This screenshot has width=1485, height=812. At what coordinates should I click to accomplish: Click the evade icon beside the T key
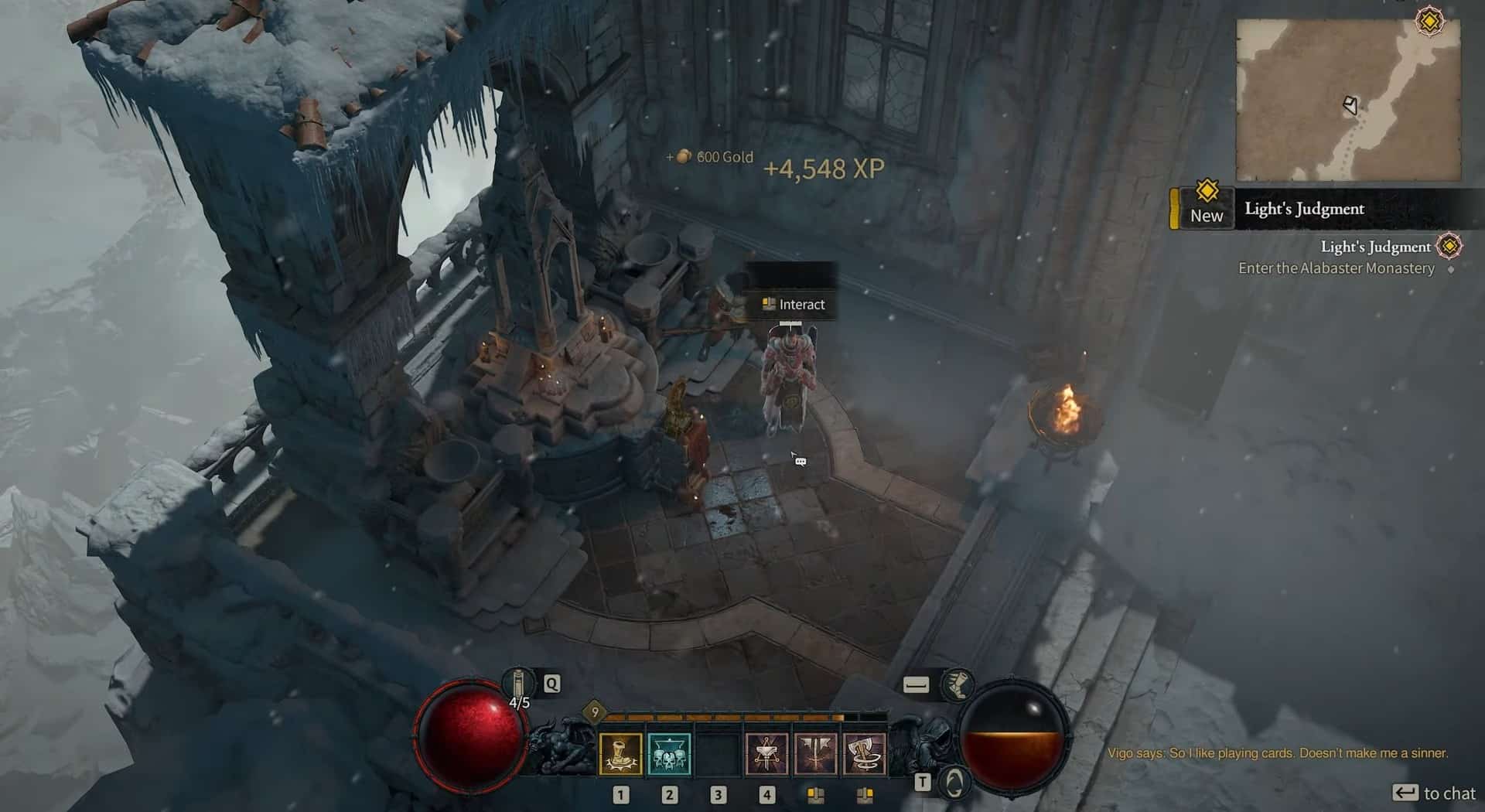pos(955,783)
